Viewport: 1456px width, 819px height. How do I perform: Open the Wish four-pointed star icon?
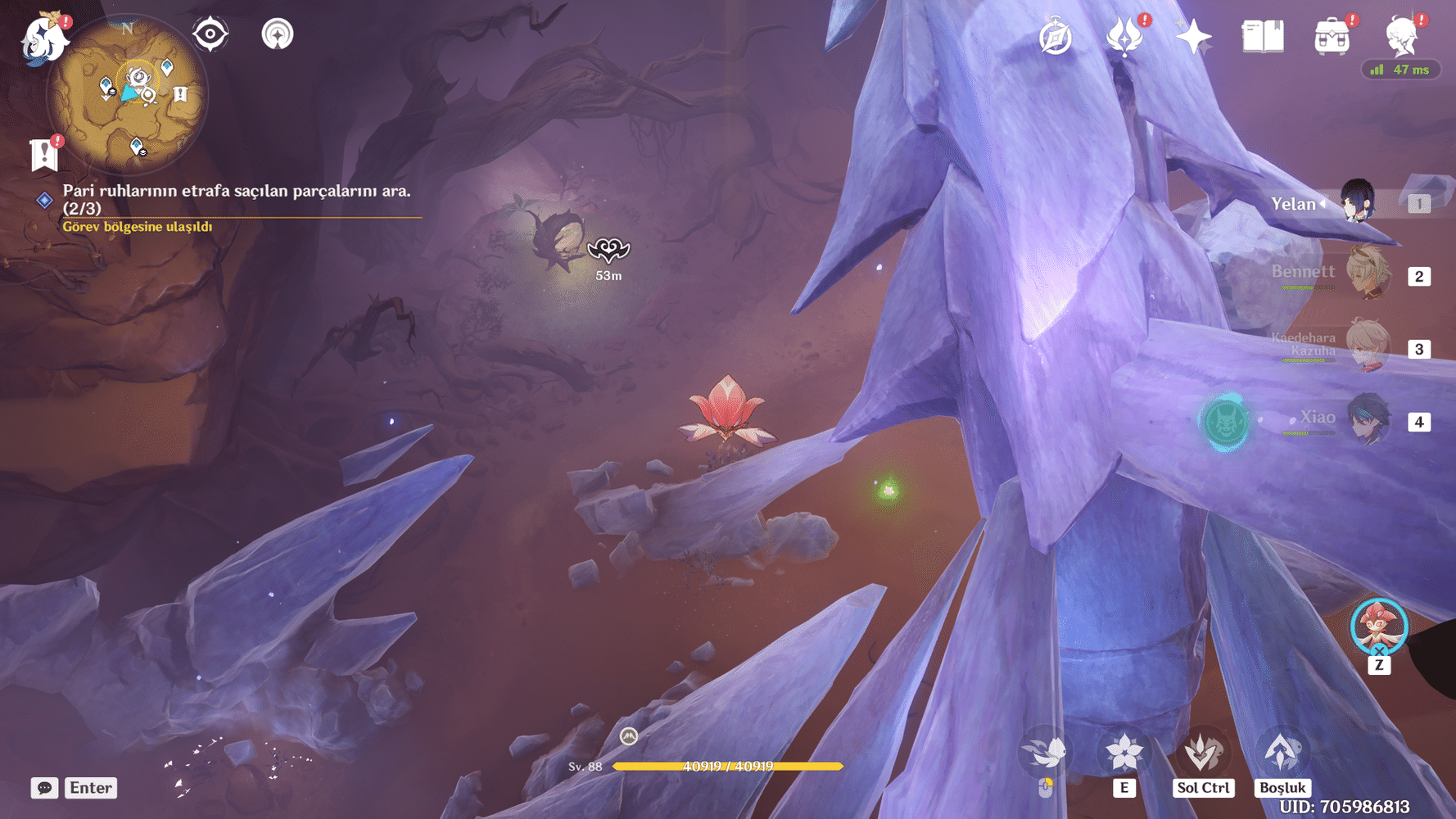[1193, 37]
